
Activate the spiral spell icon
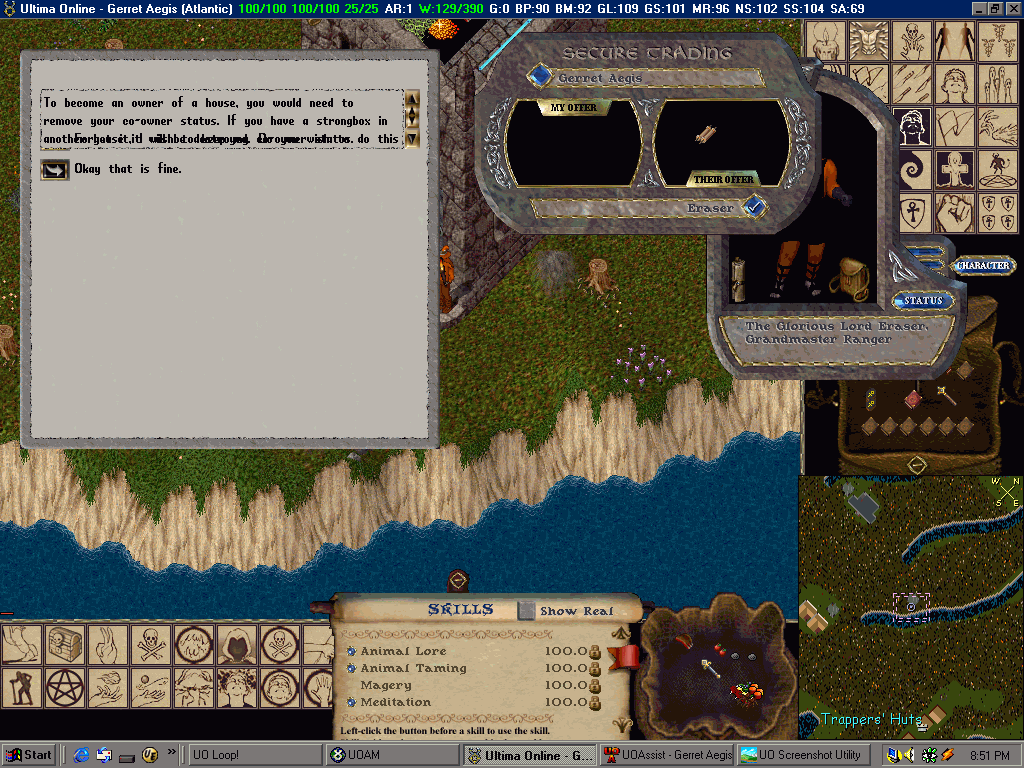[911, 169]
